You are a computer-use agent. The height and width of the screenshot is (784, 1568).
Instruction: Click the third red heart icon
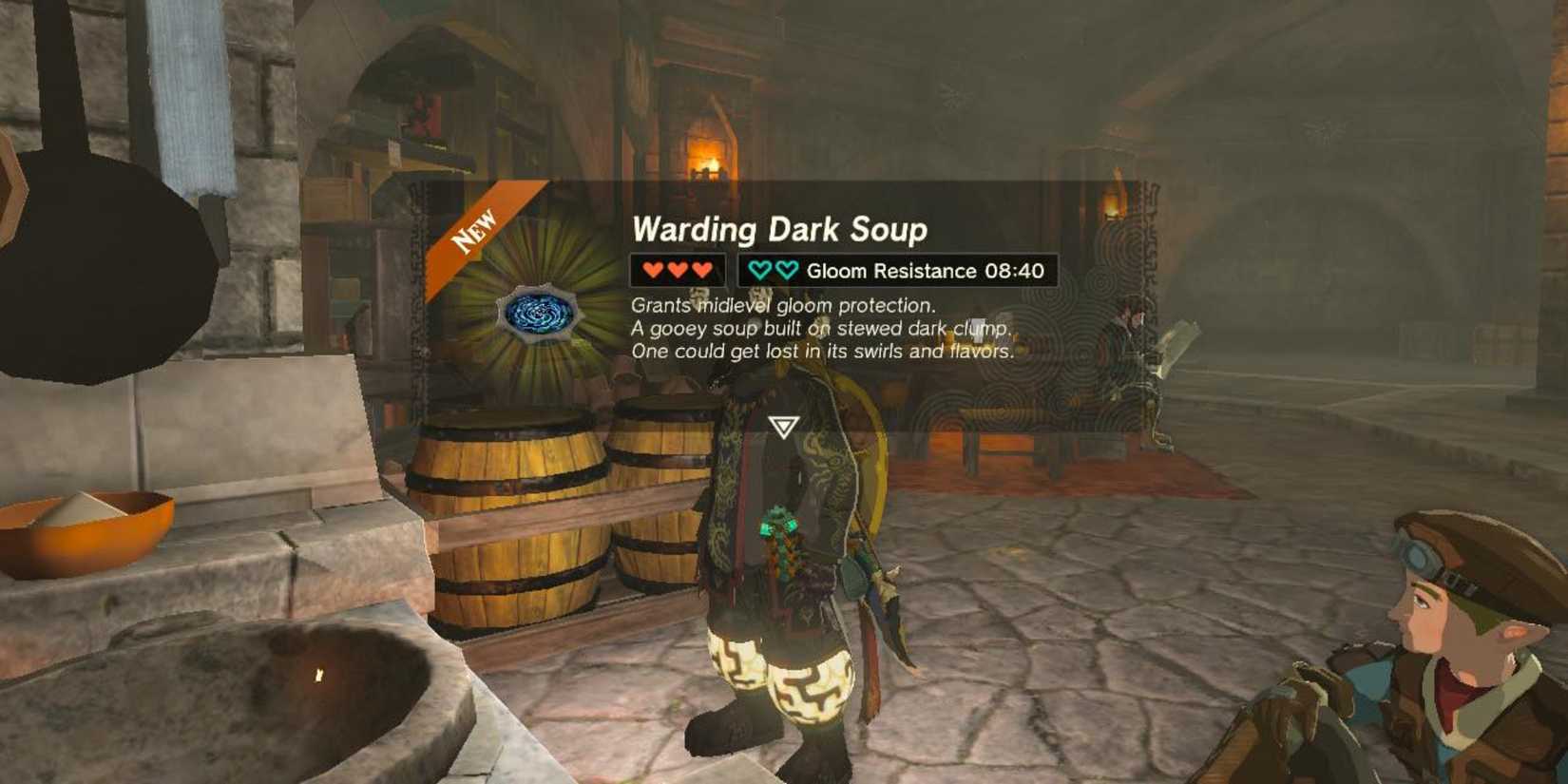[x=703, y=270]
